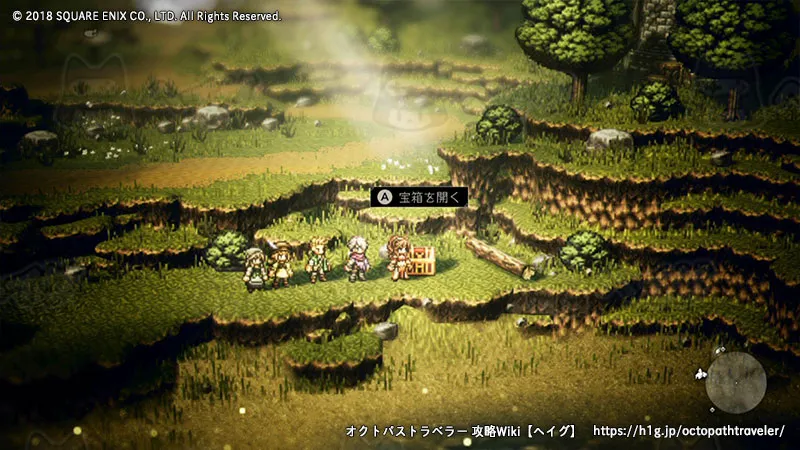Click the circular minimap
The width and height of the screenshot is (800, 450).
click(x=736, y=382)
